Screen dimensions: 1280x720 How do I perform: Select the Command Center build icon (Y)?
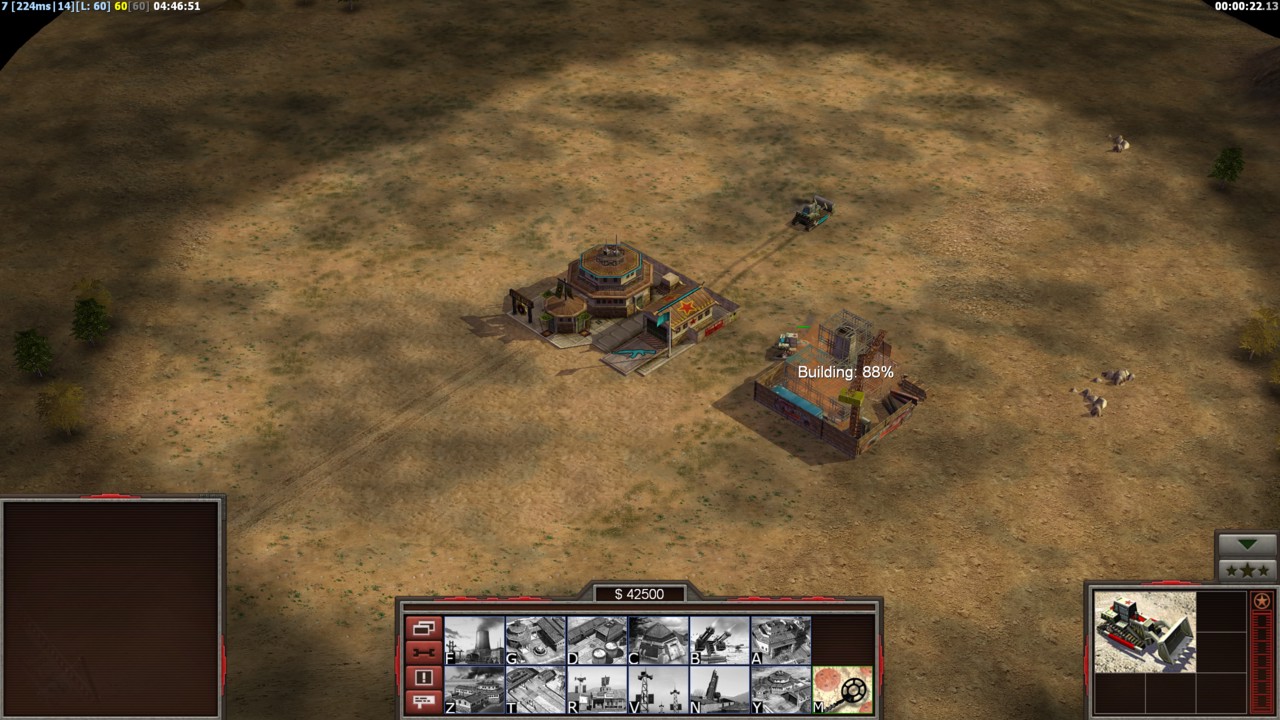pos(781,690)
